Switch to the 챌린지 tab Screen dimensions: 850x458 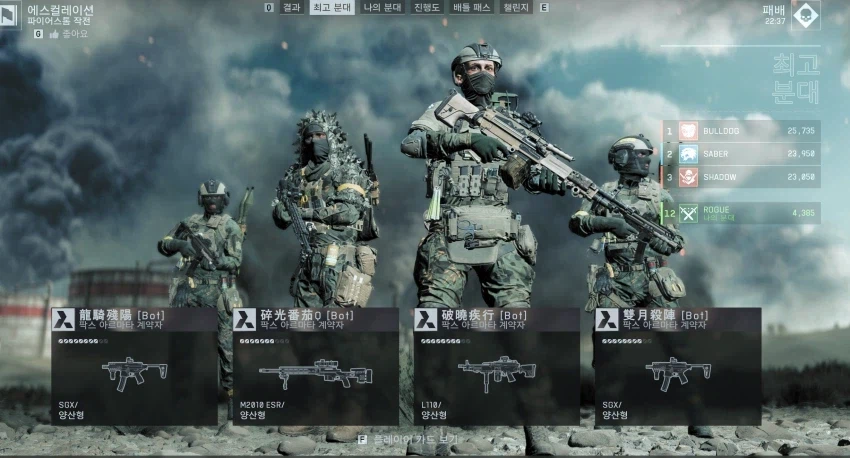[x=516, y=7]
